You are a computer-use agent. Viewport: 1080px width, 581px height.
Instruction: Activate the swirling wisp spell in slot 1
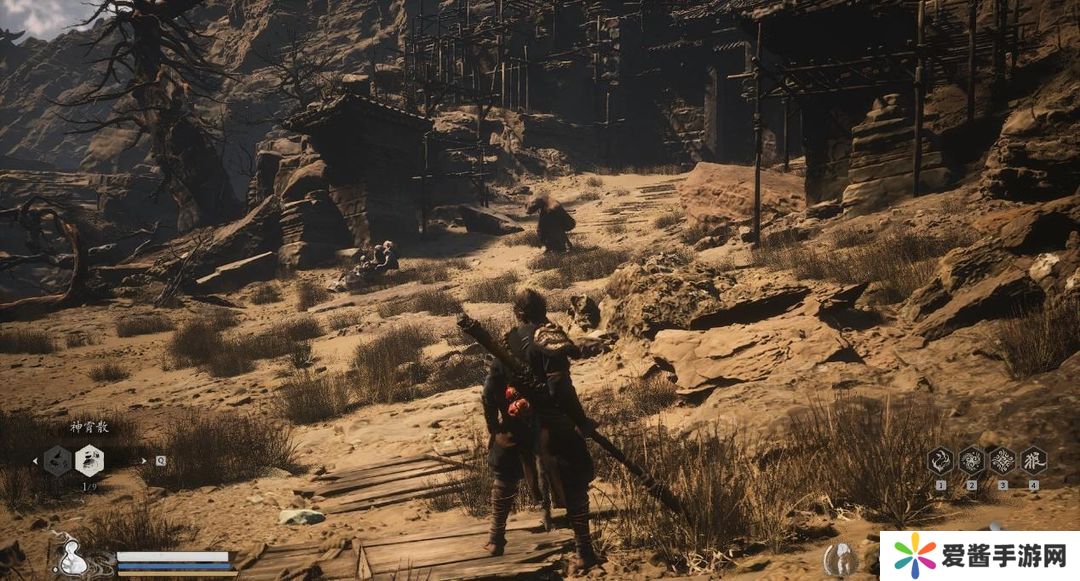pos(940,460)
